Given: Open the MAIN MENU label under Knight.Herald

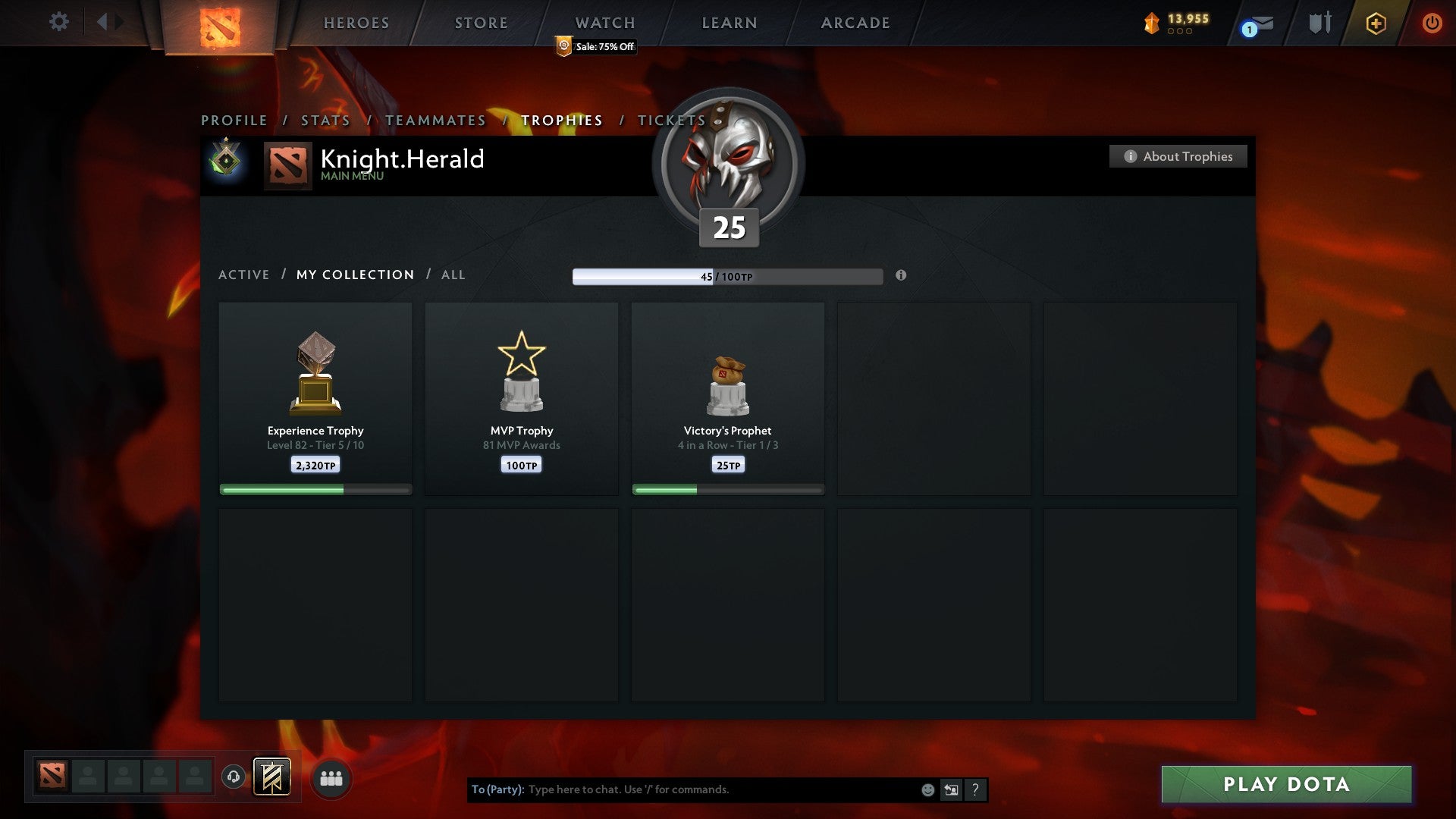Looking at the screenshot, I should coord(353,175).
